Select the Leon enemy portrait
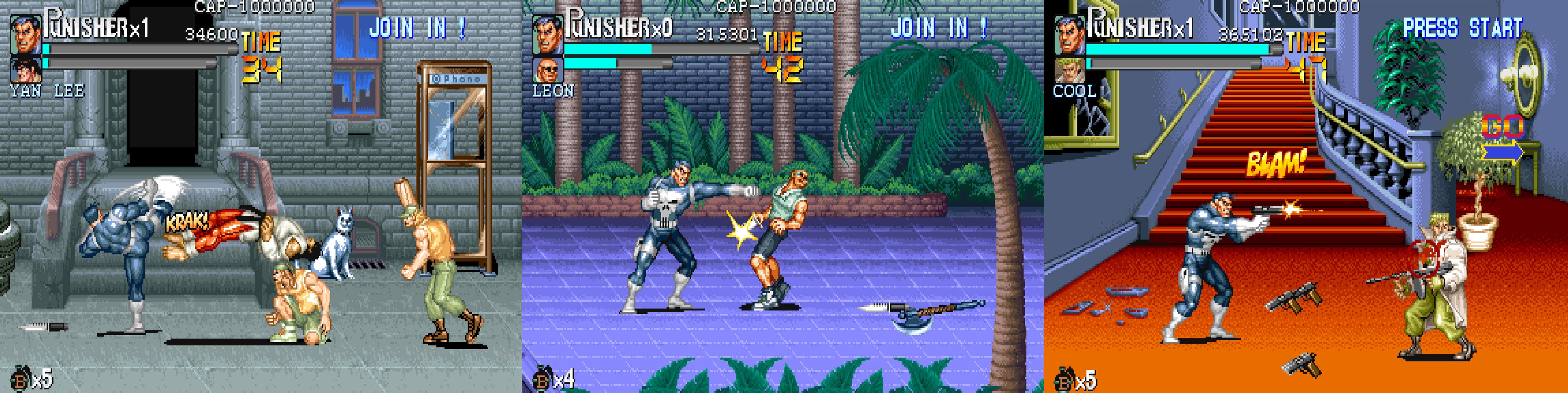 click(548, 70)
